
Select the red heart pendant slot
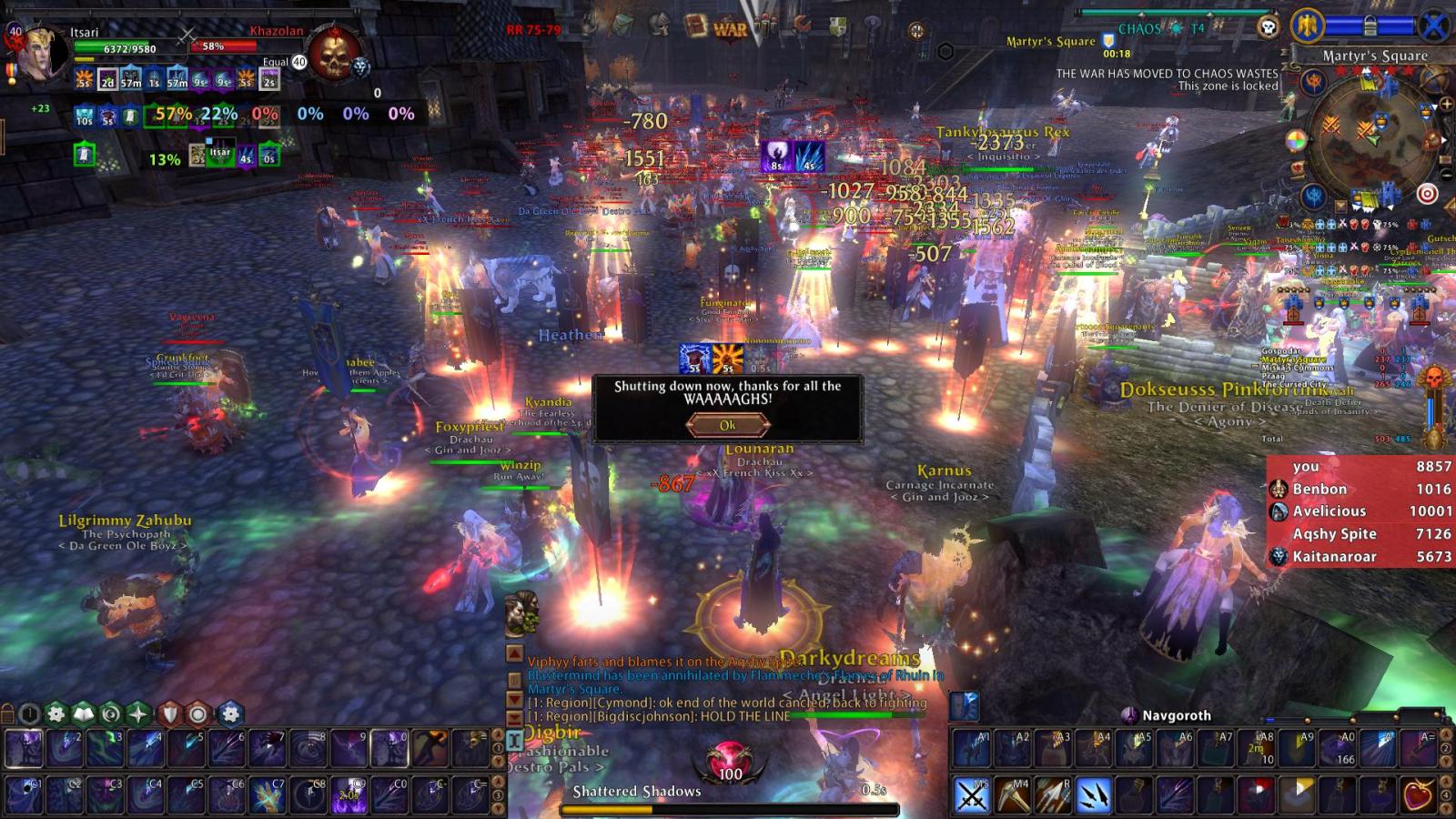pyautogui.click(x=1420, y=795)
